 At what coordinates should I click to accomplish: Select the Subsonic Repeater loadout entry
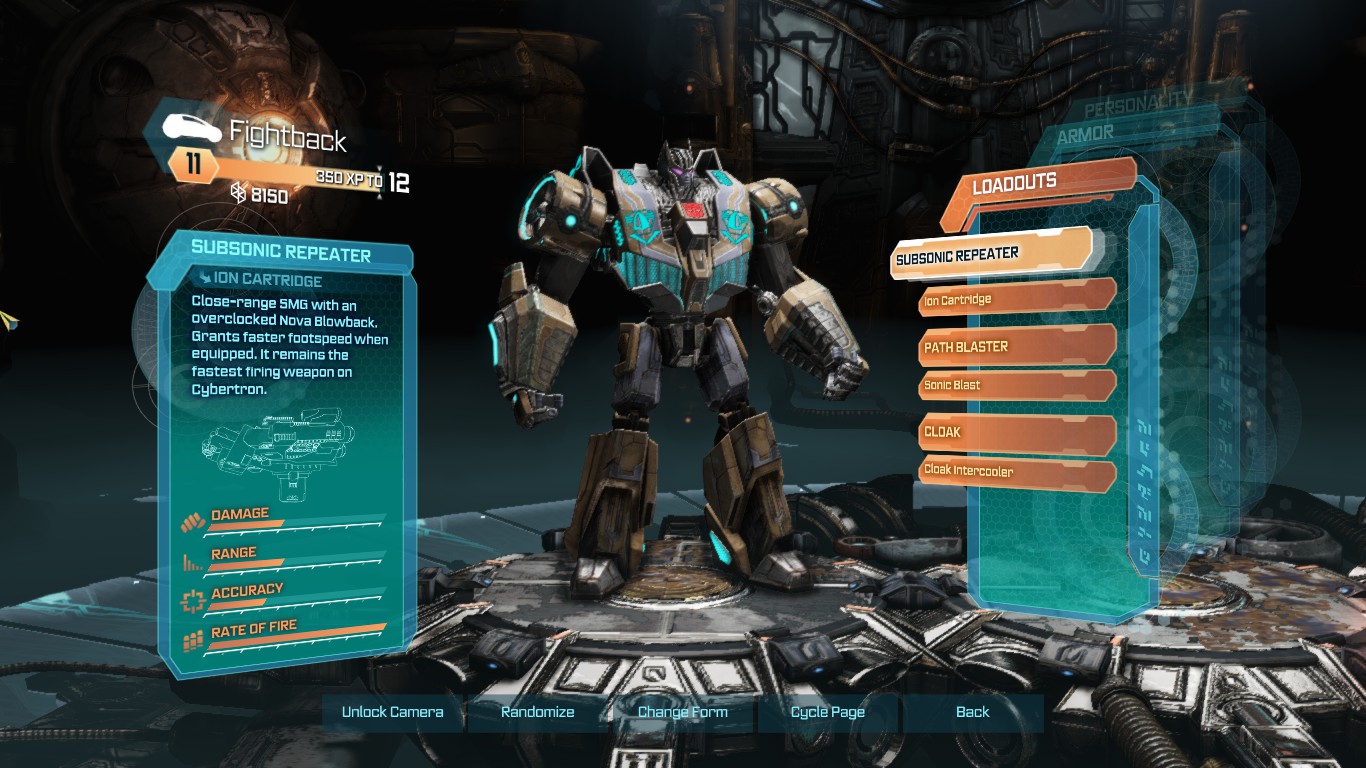[x=990, y=255]
